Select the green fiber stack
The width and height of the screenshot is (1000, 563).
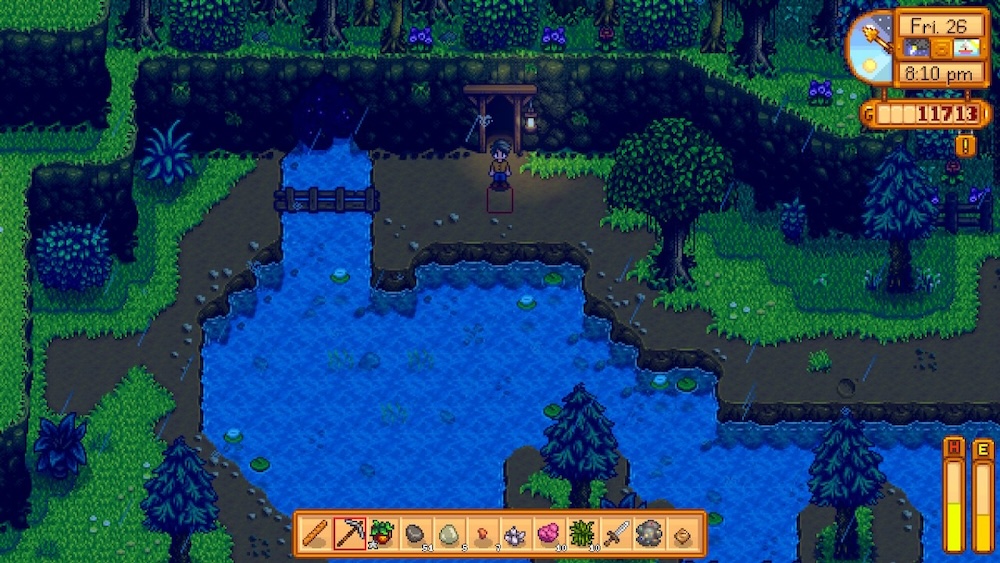(x=582, y=533)
